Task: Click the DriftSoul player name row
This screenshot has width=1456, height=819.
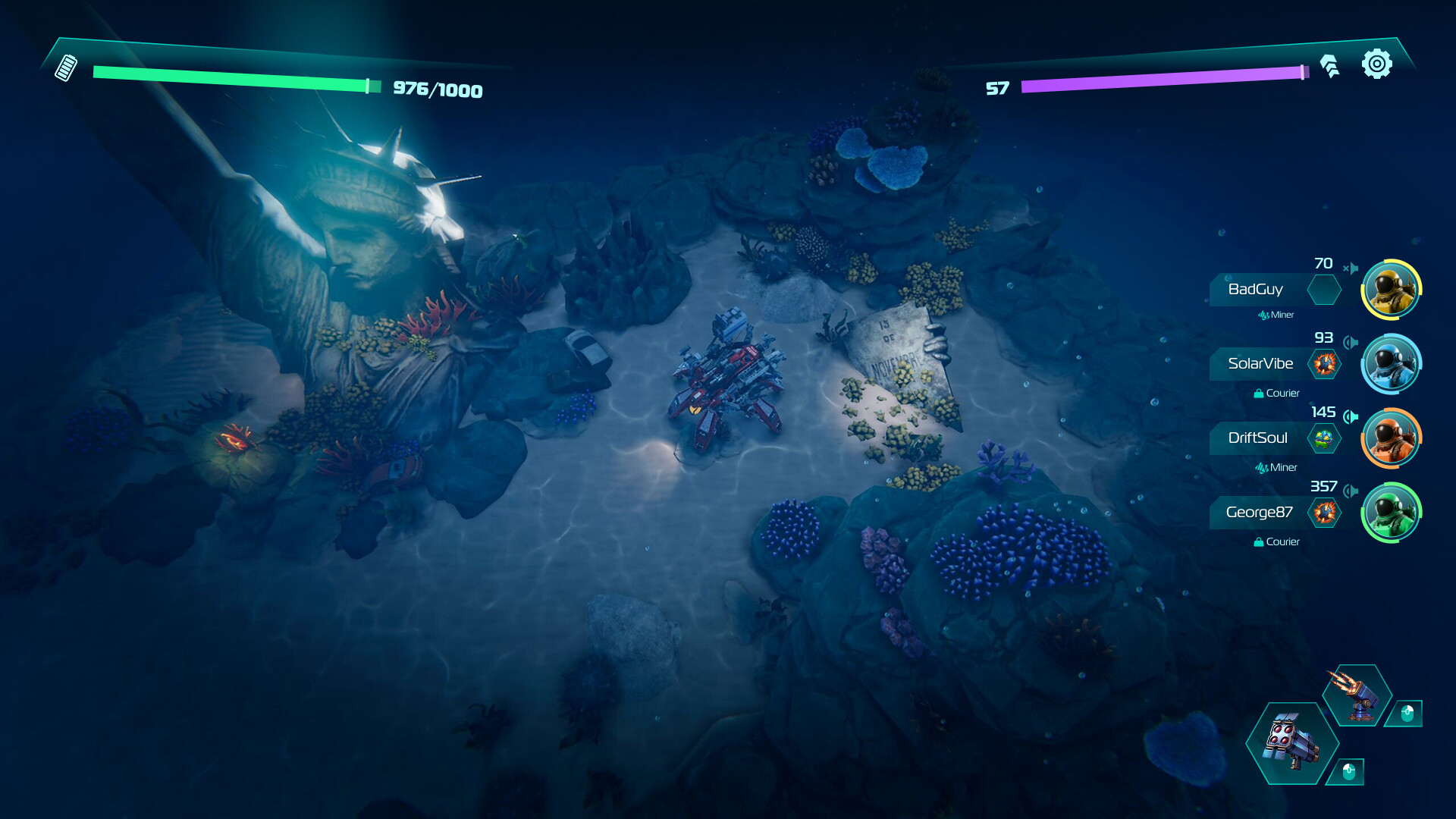Action: (1257, 438)
